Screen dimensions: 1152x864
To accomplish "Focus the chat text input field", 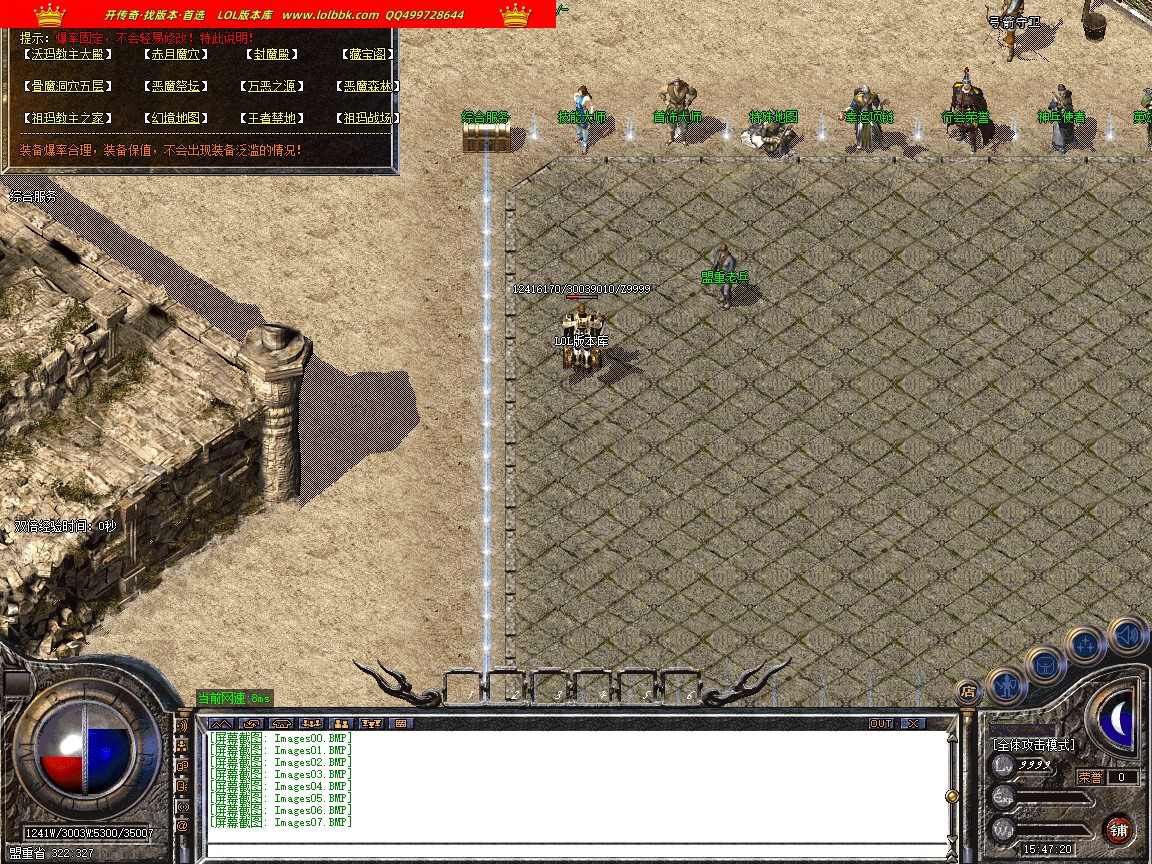I will point(575,851).
